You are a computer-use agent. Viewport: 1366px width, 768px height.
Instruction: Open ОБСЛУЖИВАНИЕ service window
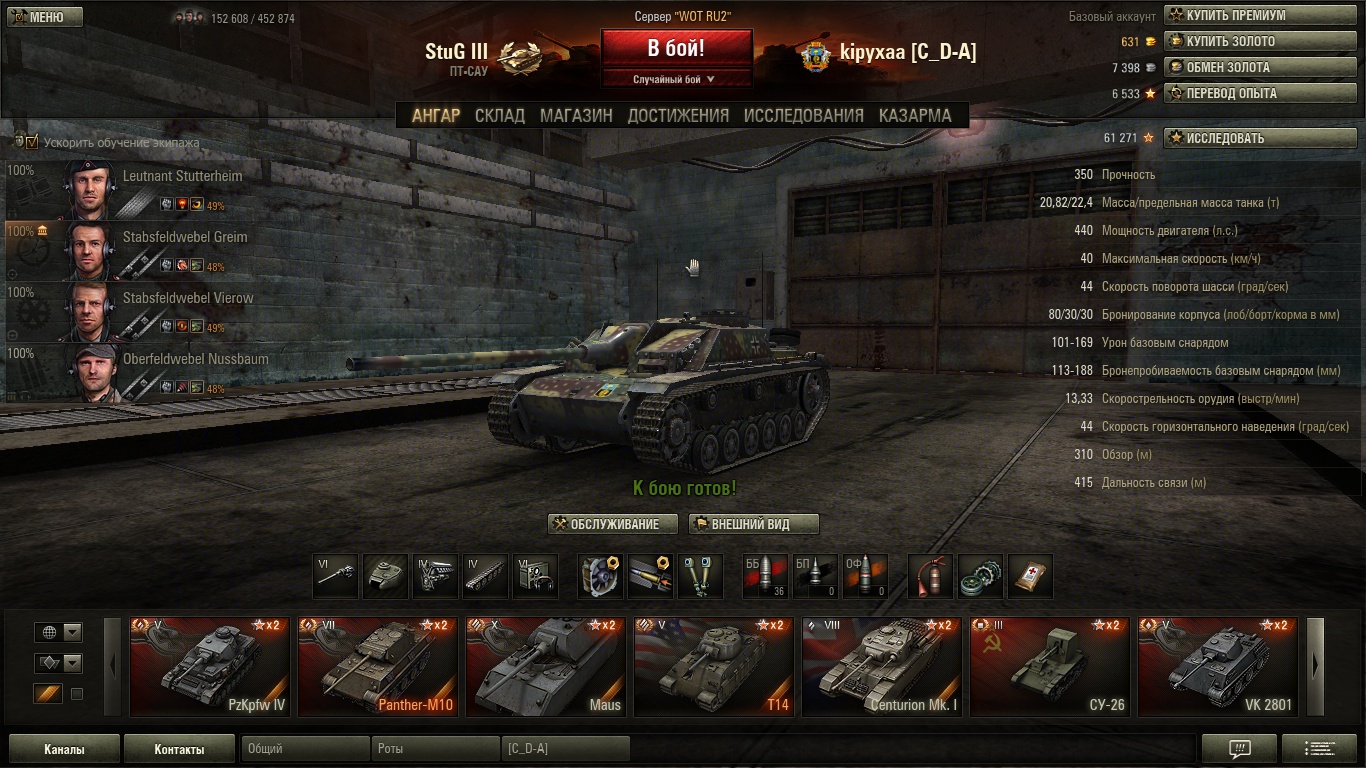[613, 524]
